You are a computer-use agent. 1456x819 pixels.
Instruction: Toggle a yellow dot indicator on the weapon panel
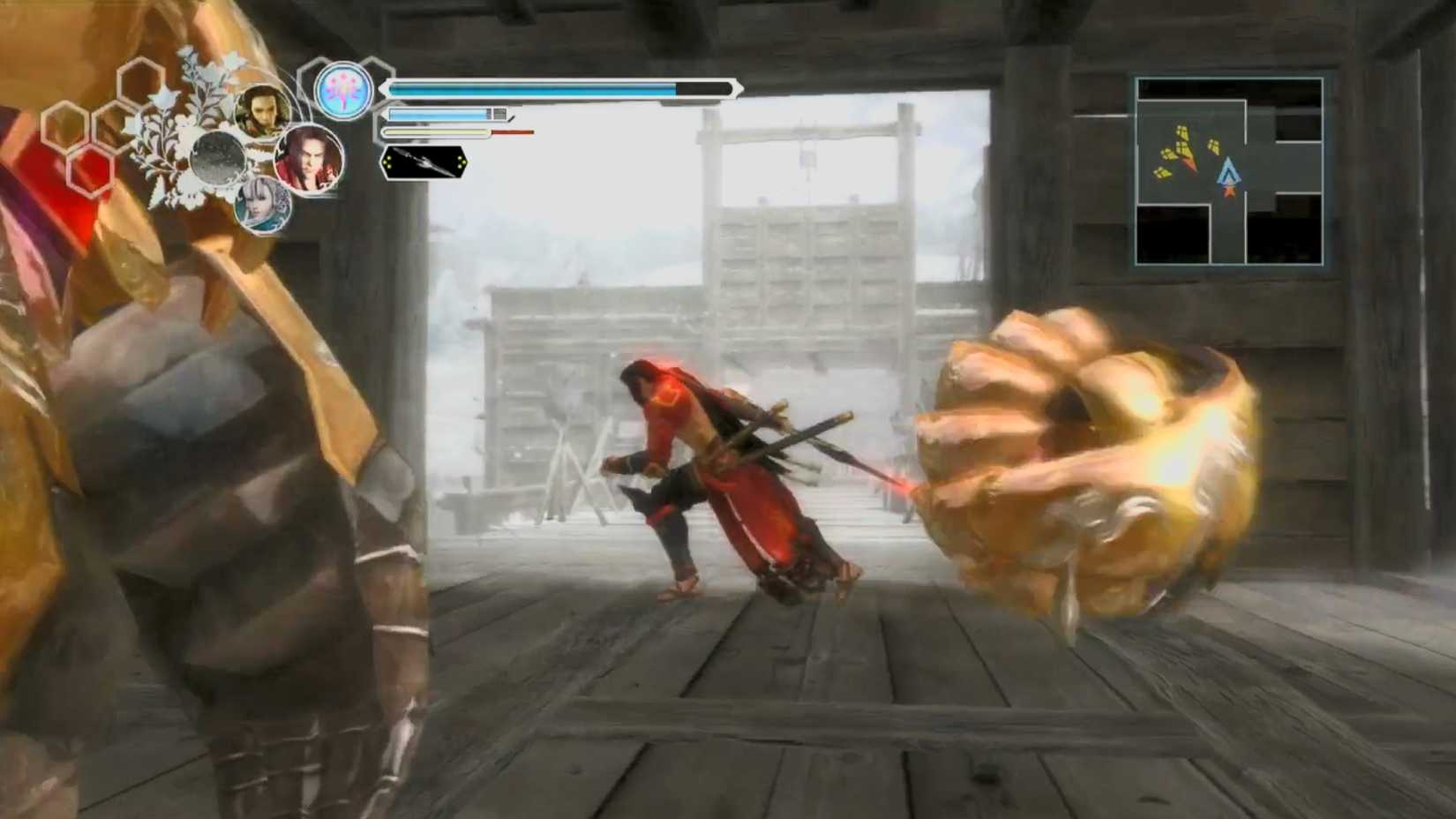(x=389, y=162)
